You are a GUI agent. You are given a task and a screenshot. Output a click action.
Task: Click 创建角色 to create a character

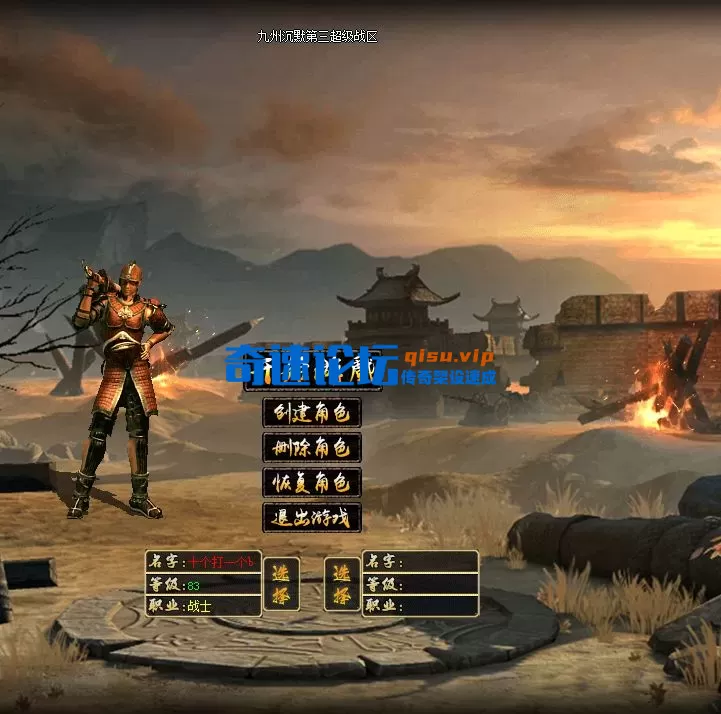point(311,412)
